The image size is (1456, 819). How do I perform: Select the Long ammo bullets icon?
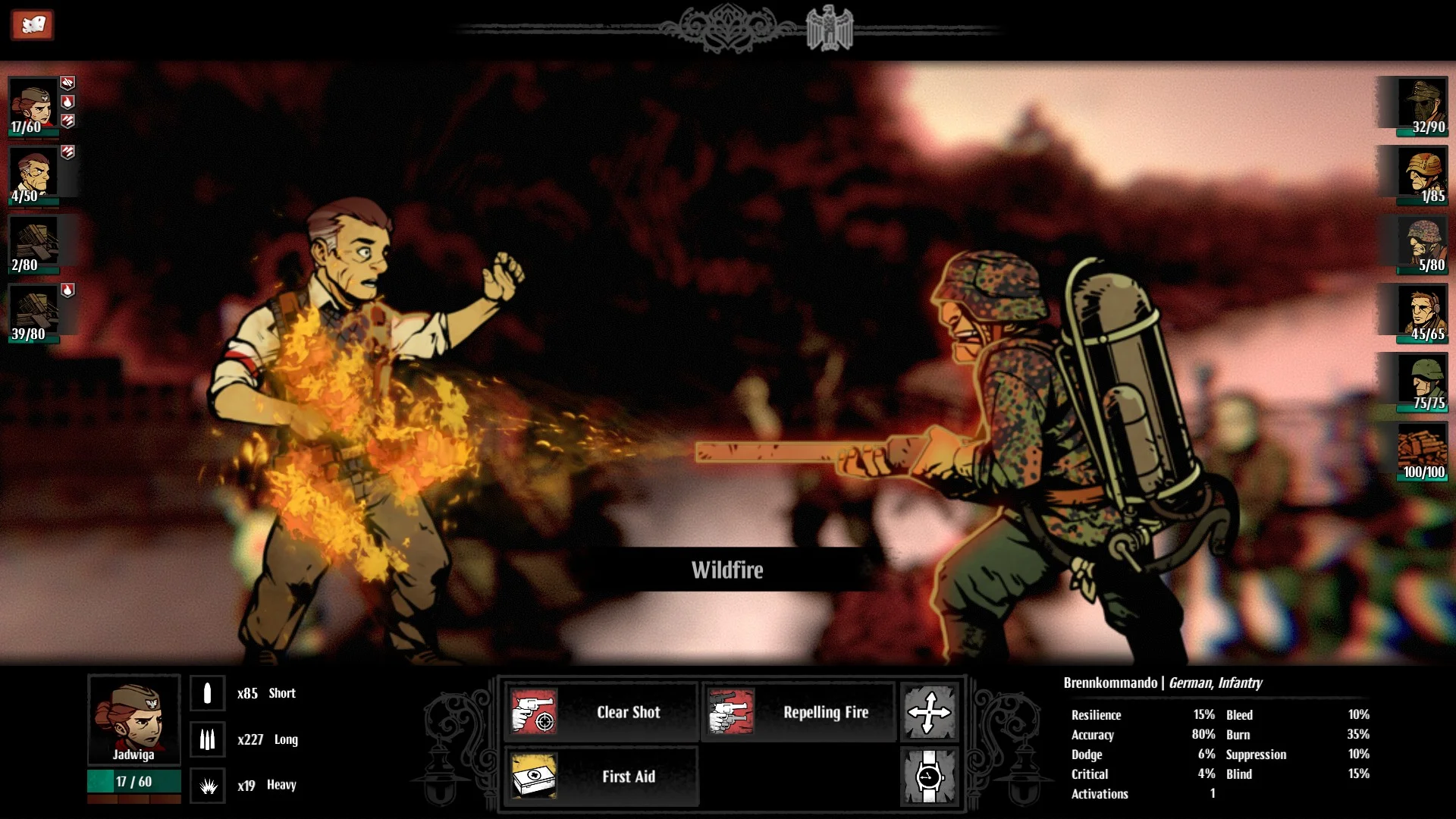pyautogui.click(x=207, y=739)
